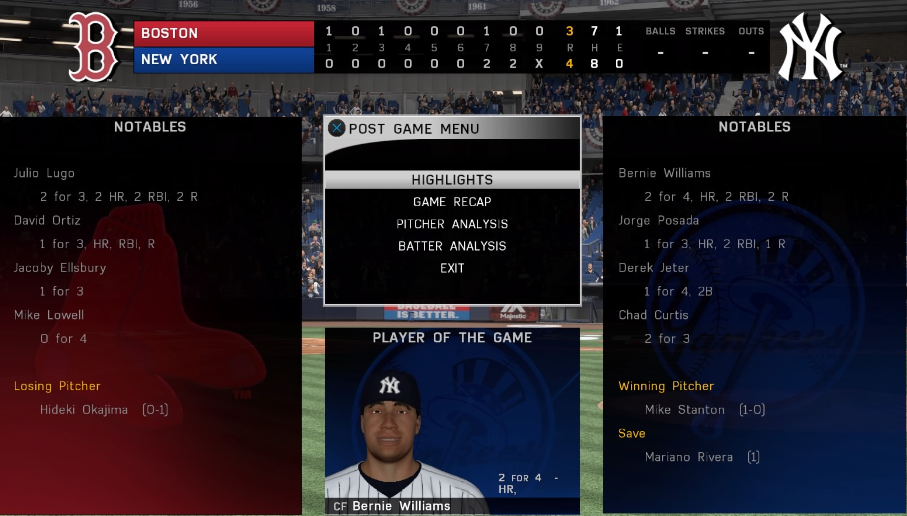Open the Batter Analysis screen
Viewport: 907px width, 516px height.
tap(452, 246)
